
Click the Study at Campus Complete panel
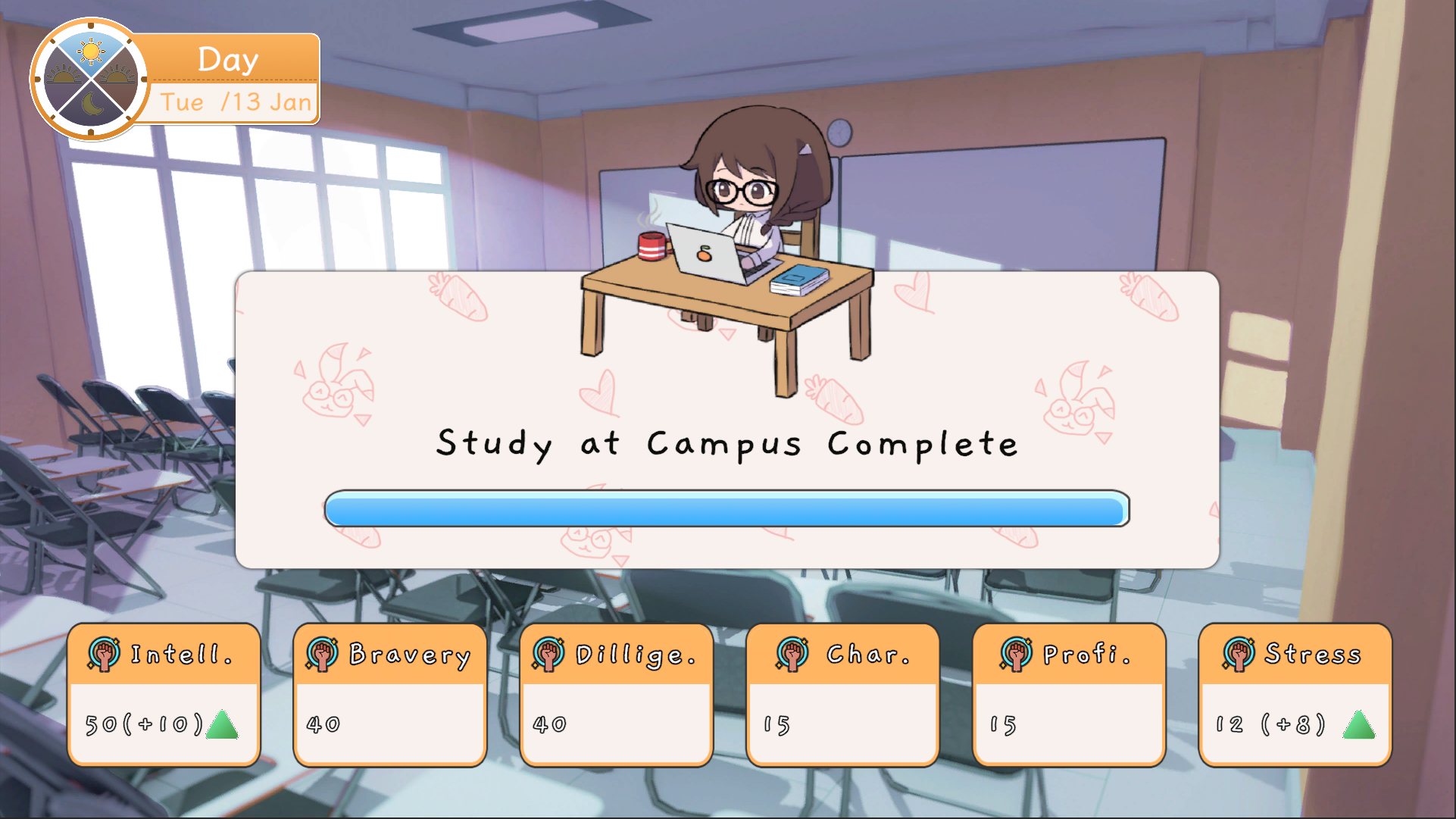click(x=726, y=443)
